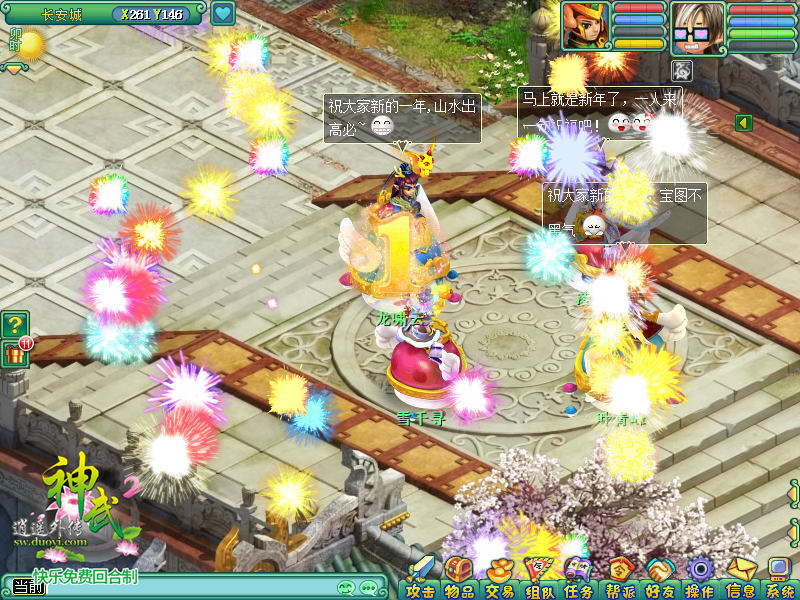Image resolution: width=800 pixels, height=600 pixels.
Task: Open the question mark help button
Action: pos(15,324)
